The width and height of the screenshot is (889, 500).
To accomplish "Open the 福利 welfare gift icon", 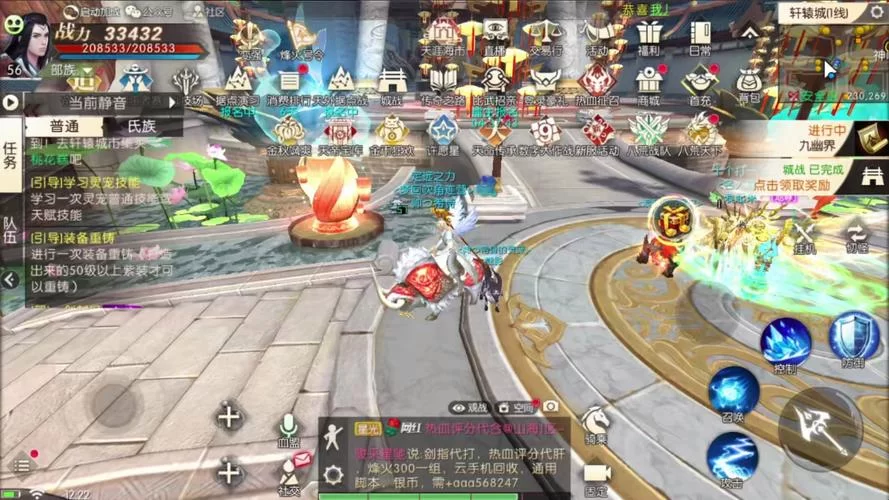I will pyautogui.click(x=649, y=36).
